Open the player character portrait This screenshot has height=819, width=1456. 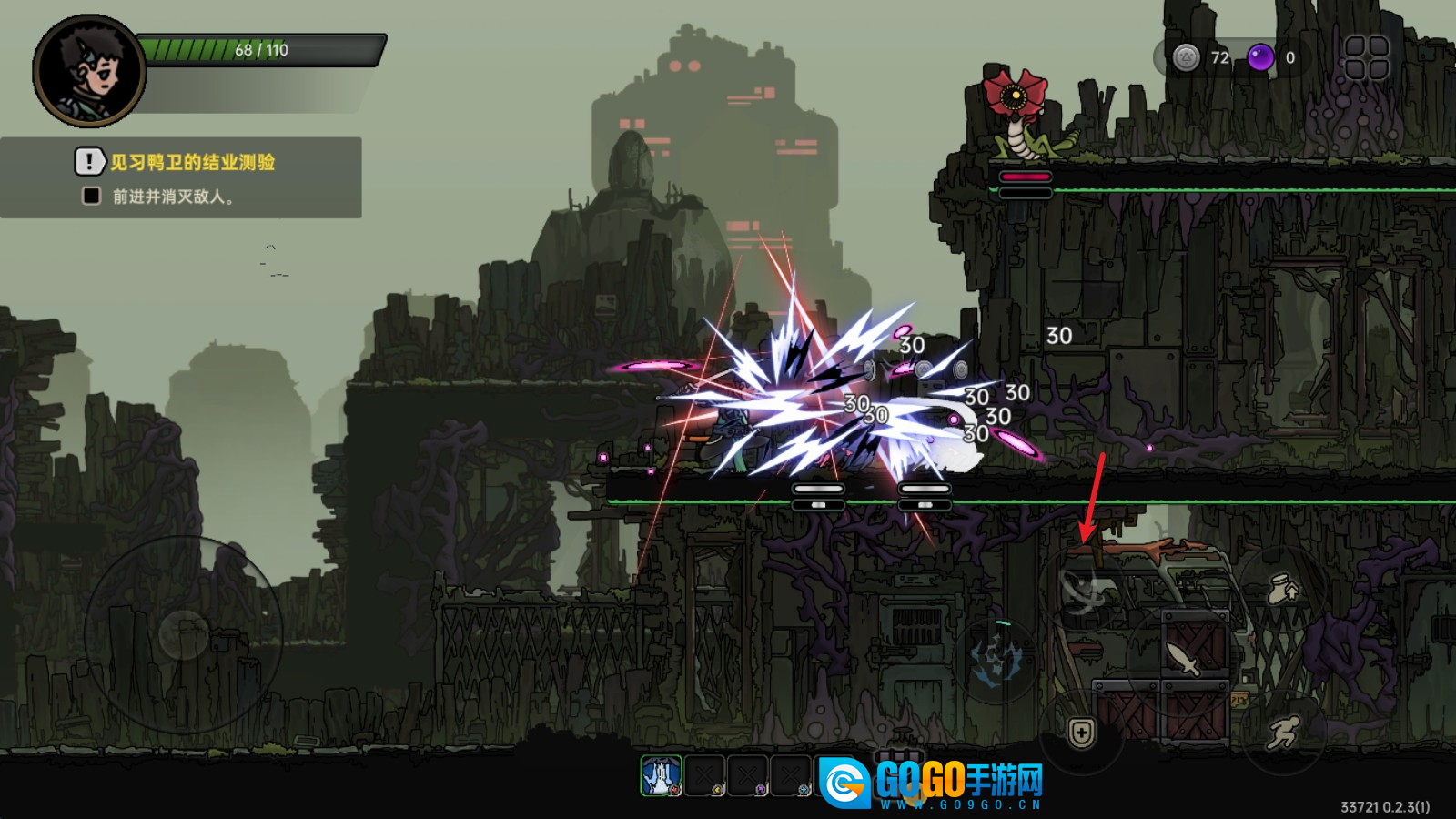(89, 71)
